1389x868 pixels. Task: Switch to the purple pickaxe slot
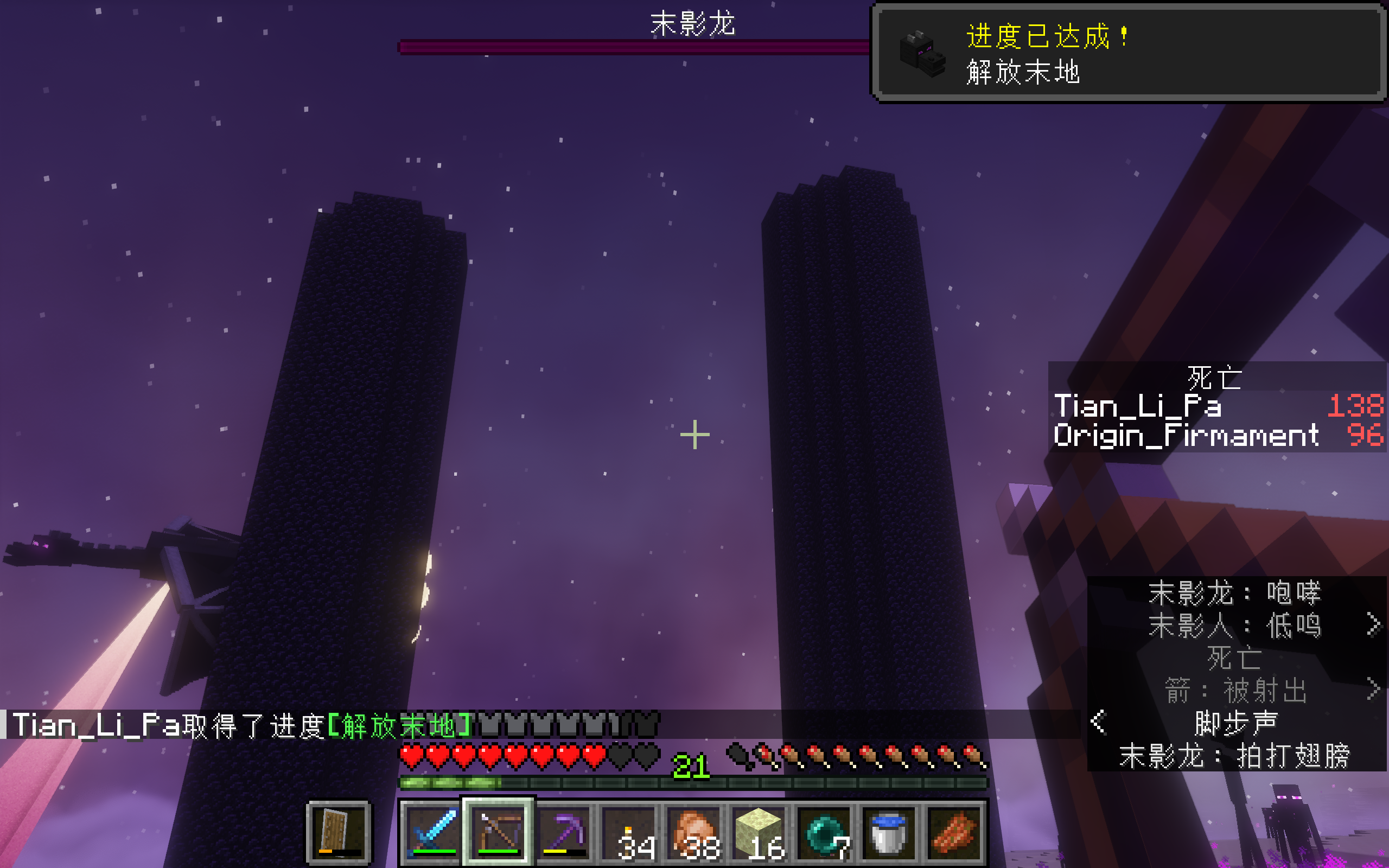[564, 831]
